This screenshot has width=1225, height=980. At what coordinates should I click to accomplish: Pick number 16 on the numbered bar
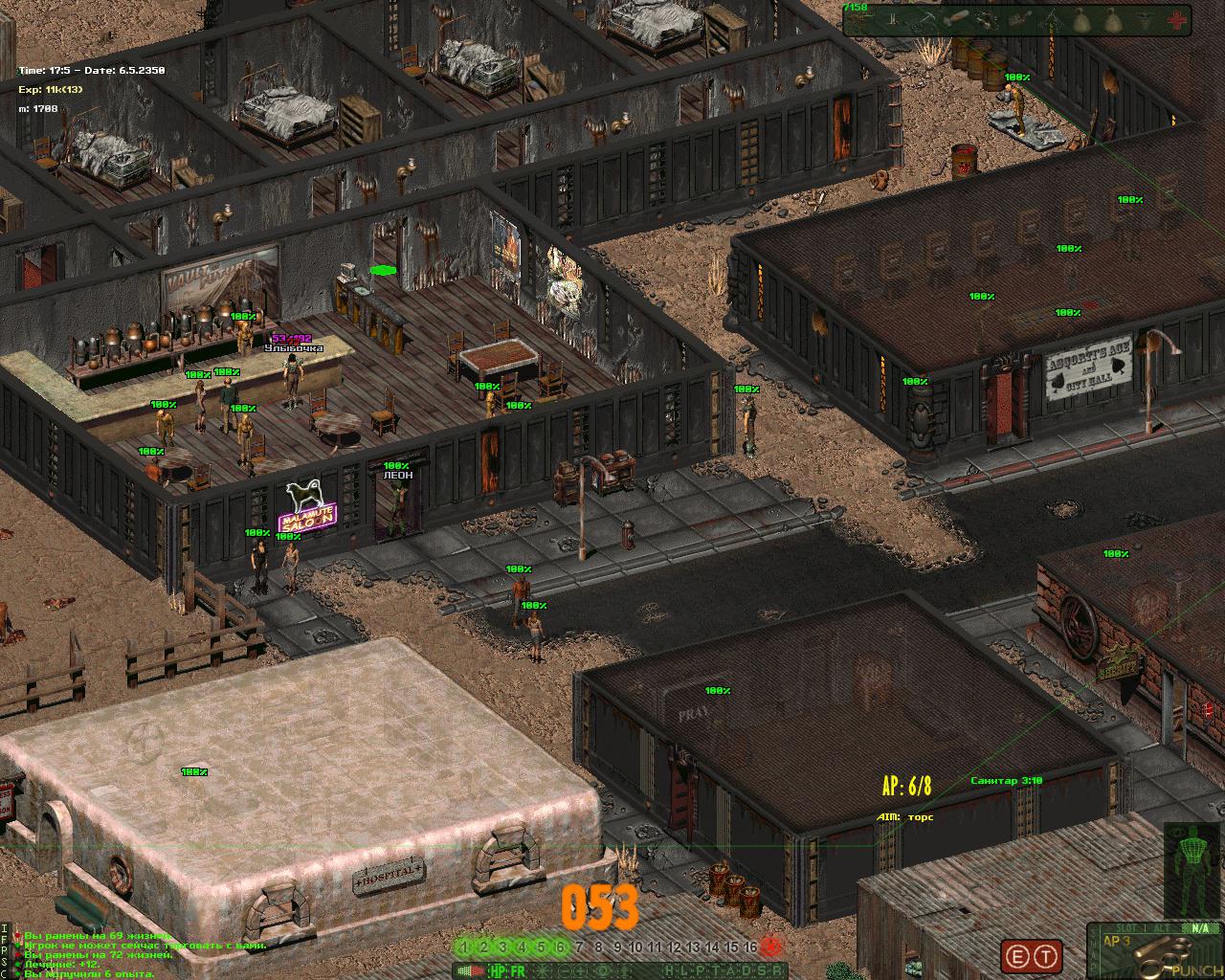coord(750,947)
